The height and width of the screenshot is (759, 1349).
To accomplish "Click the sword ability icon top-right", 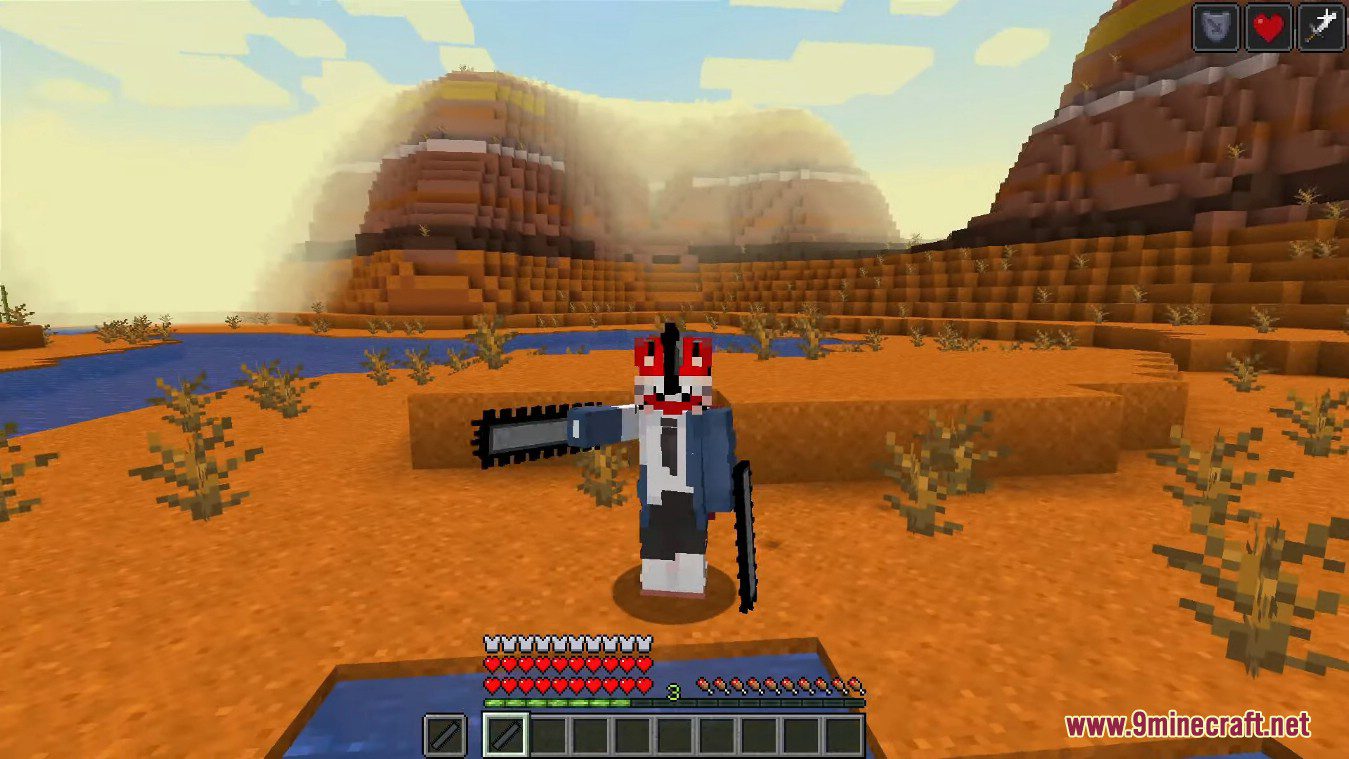I will click(x=1322, y=27).
